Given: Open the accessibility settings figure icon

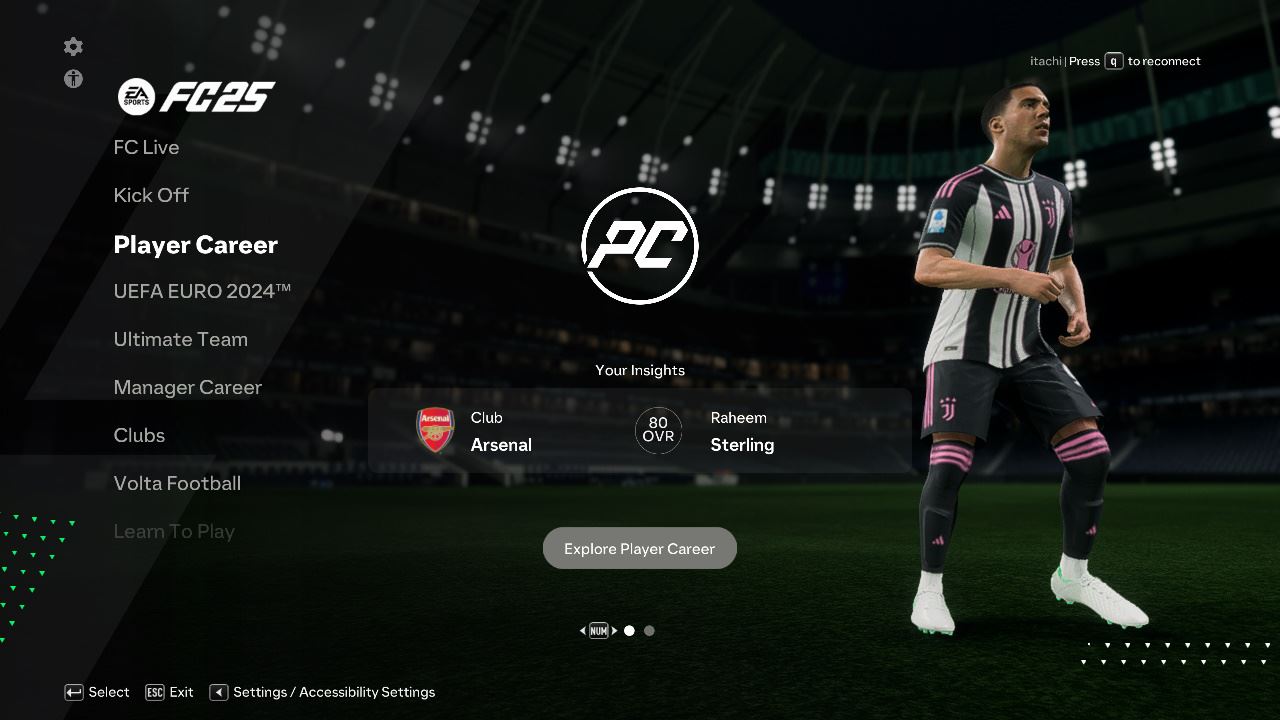Looking at the screenshot, I should (73, 79).
